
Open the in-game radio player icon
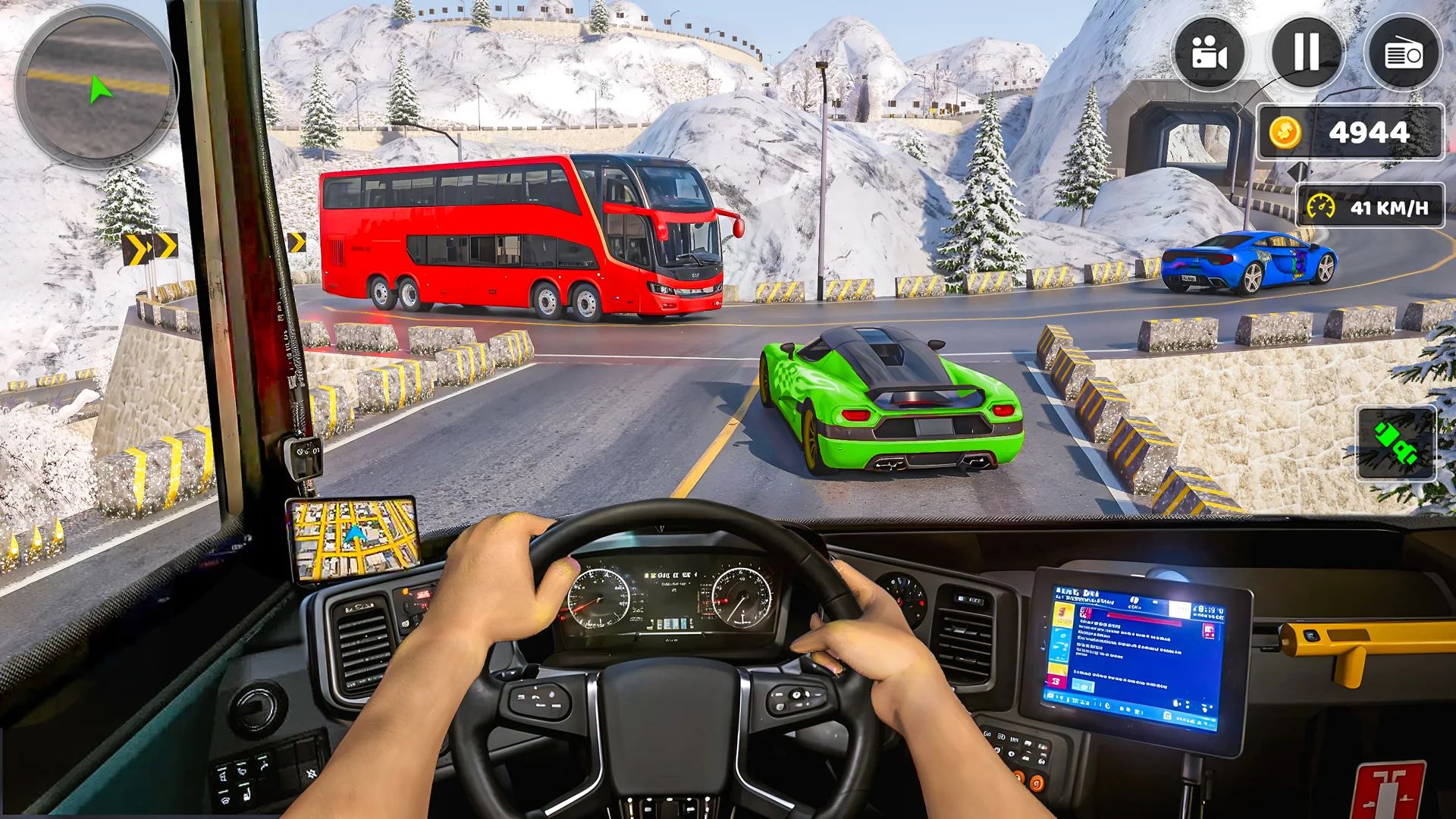(1402, 52)
